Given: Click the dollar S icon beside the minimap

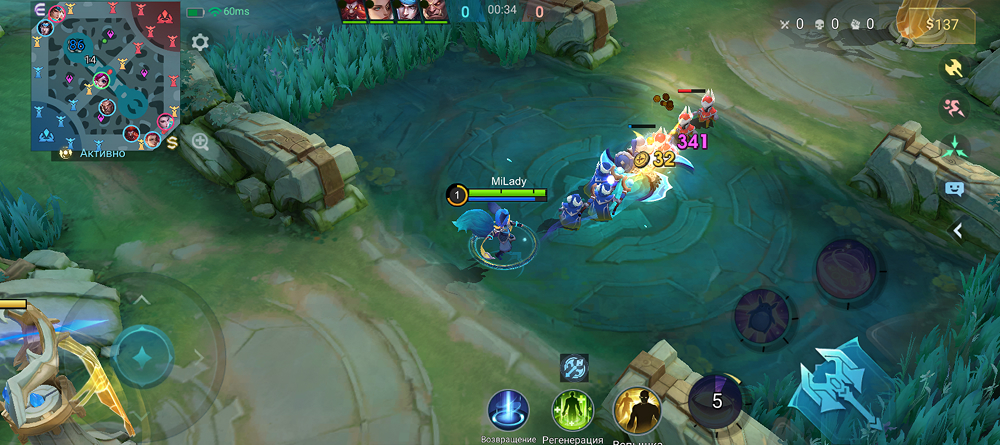Looking at the screenshot, I should (x=172, y=143).
